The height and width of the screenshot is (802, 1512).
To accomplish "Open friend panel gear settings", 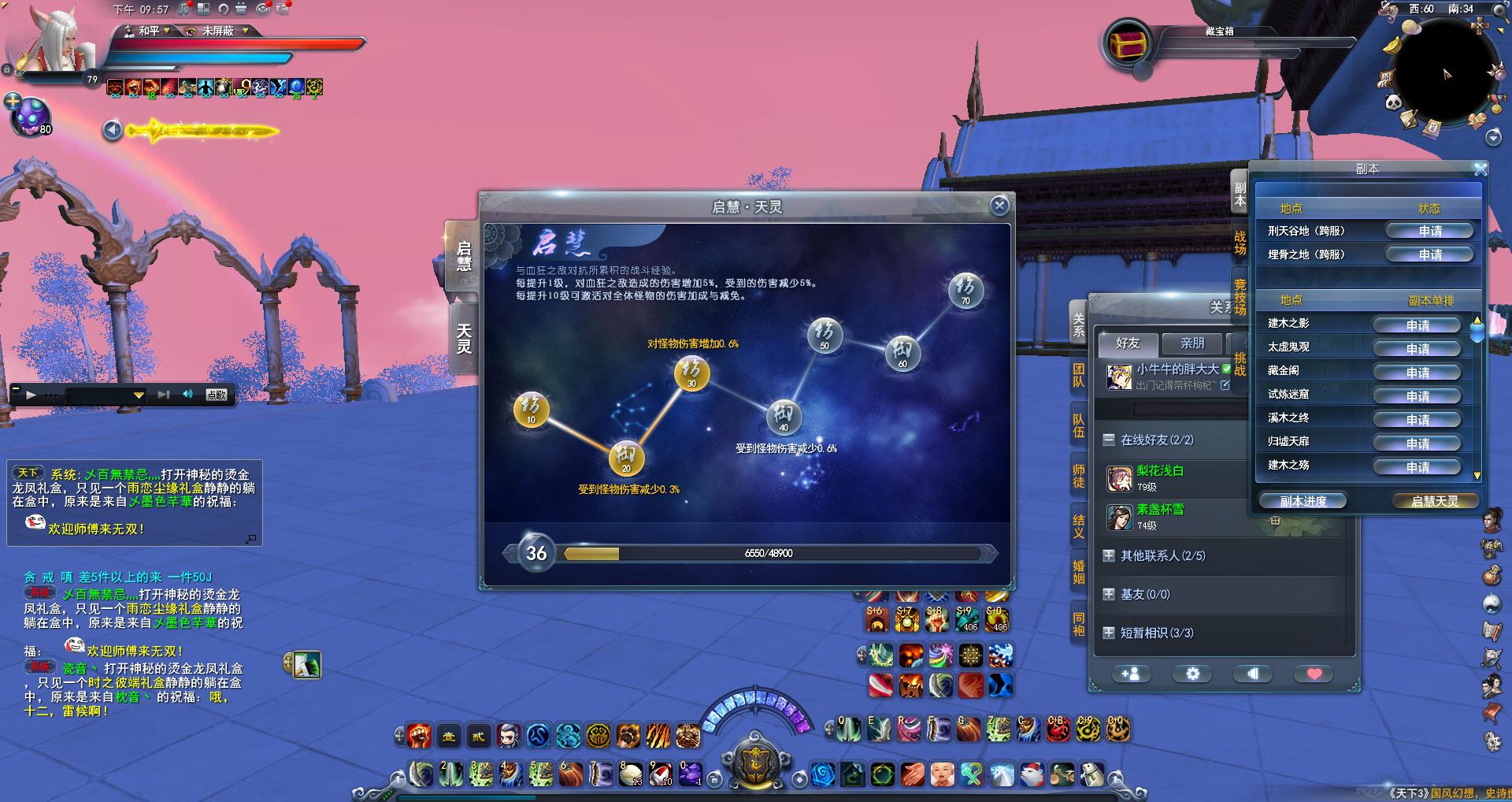I will click(1192, 674).
